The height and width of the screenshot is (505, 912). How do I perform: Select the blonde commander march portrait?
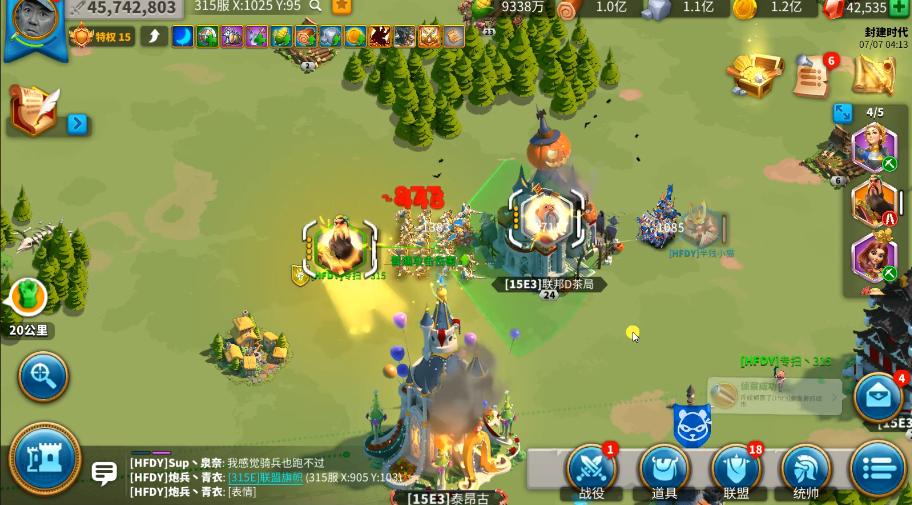coord(873,146)
